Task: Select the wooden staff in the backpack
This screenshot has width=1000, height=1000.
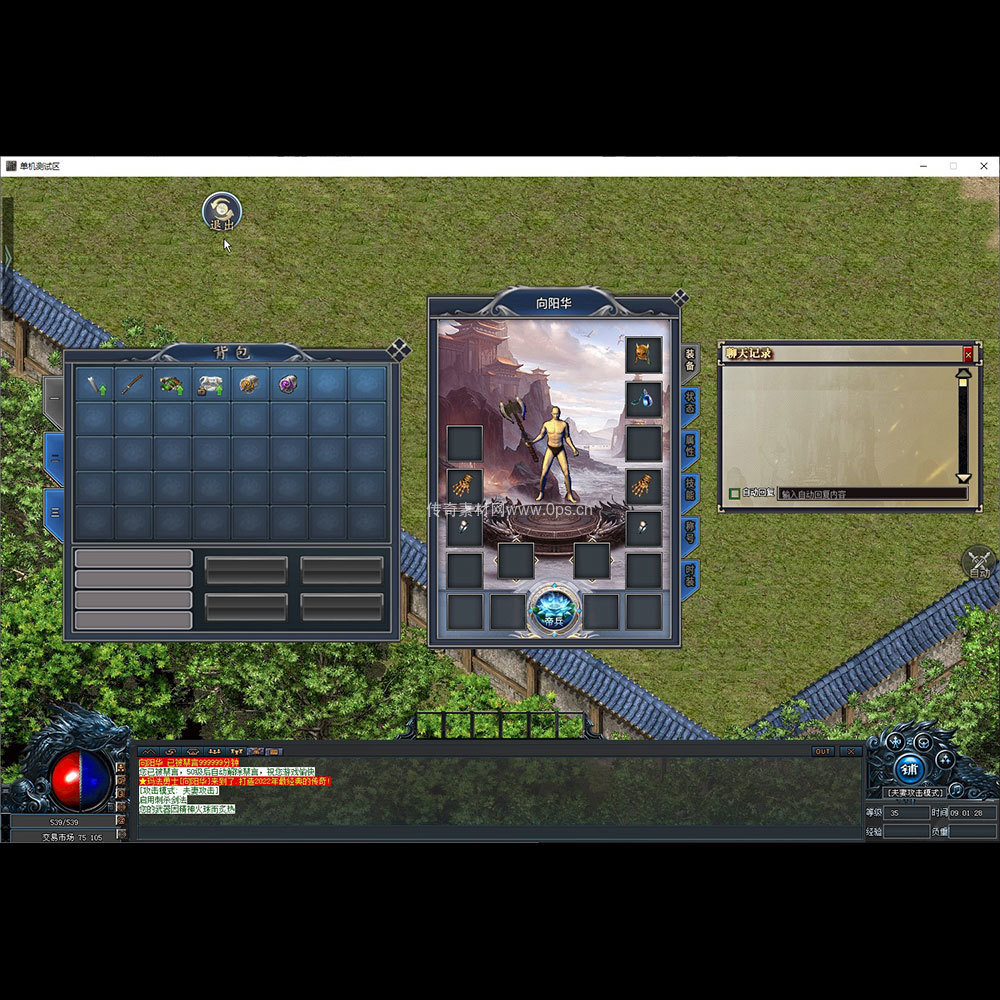Action: (132, 384)
